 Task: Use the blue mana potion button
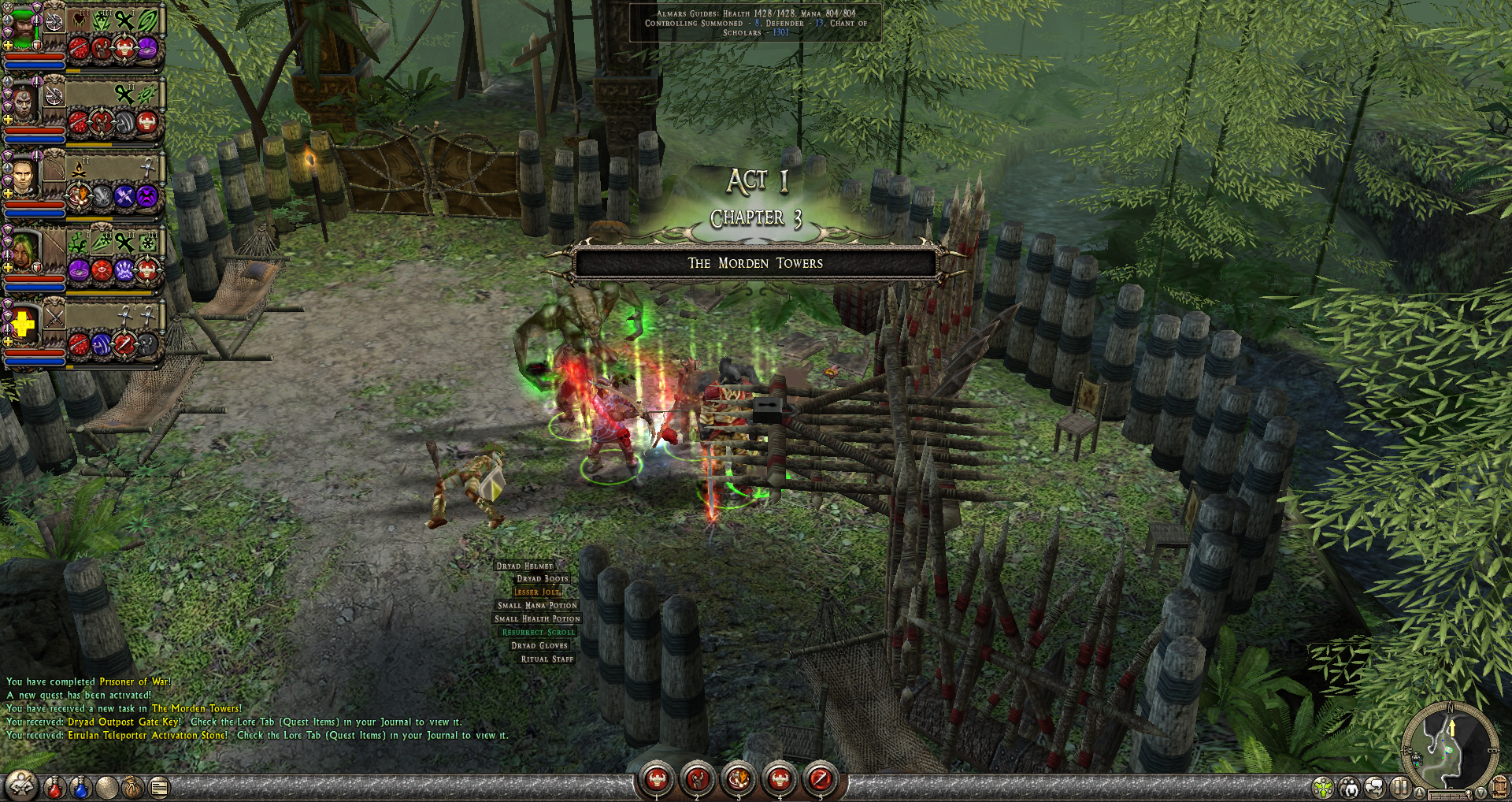pos(80,787)
